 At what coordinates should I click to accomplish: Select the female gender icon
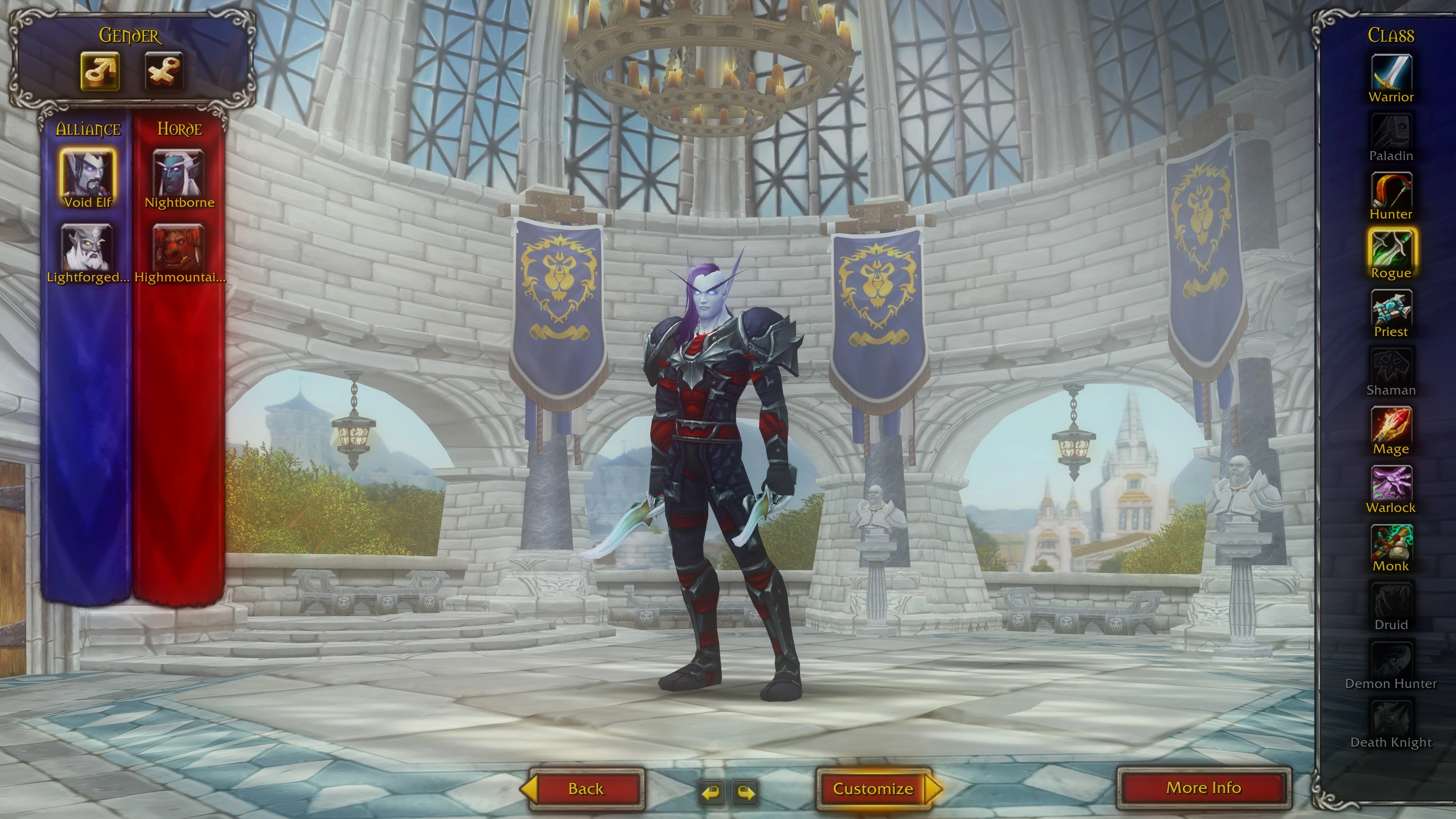[x=164, y=71]
